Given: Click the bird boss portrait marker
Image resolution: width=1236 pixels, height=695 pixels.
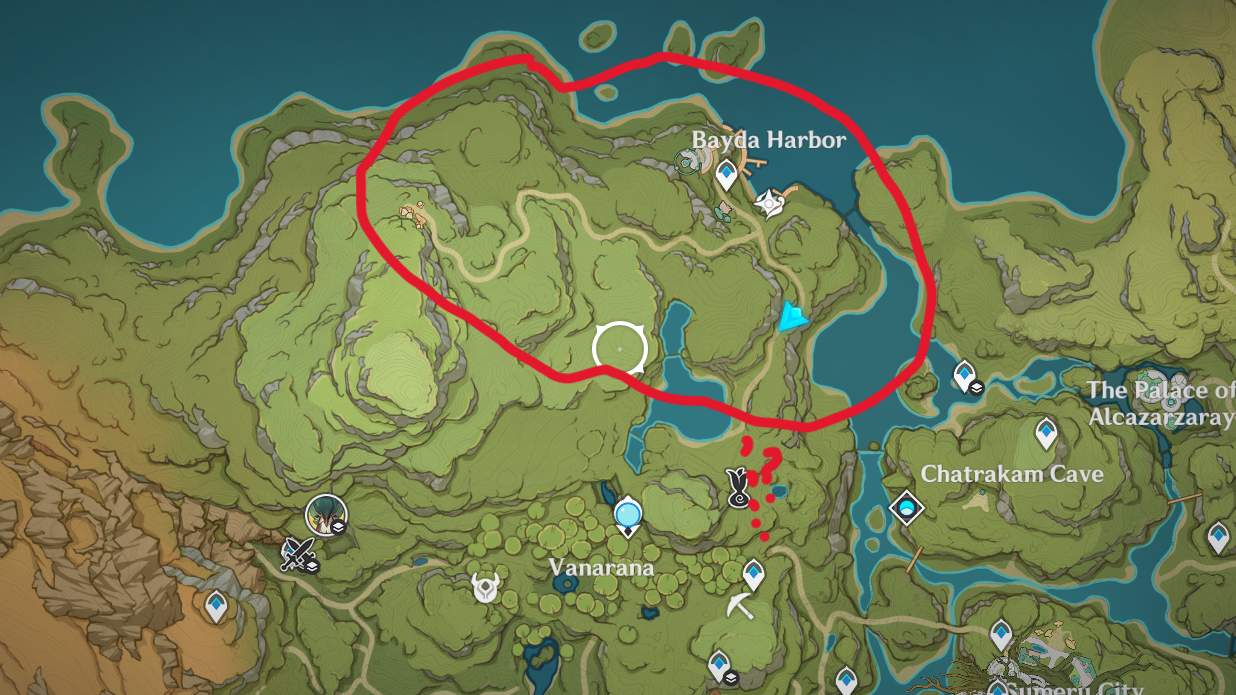Looking at the screenshot, I should [x=325, y=514].
